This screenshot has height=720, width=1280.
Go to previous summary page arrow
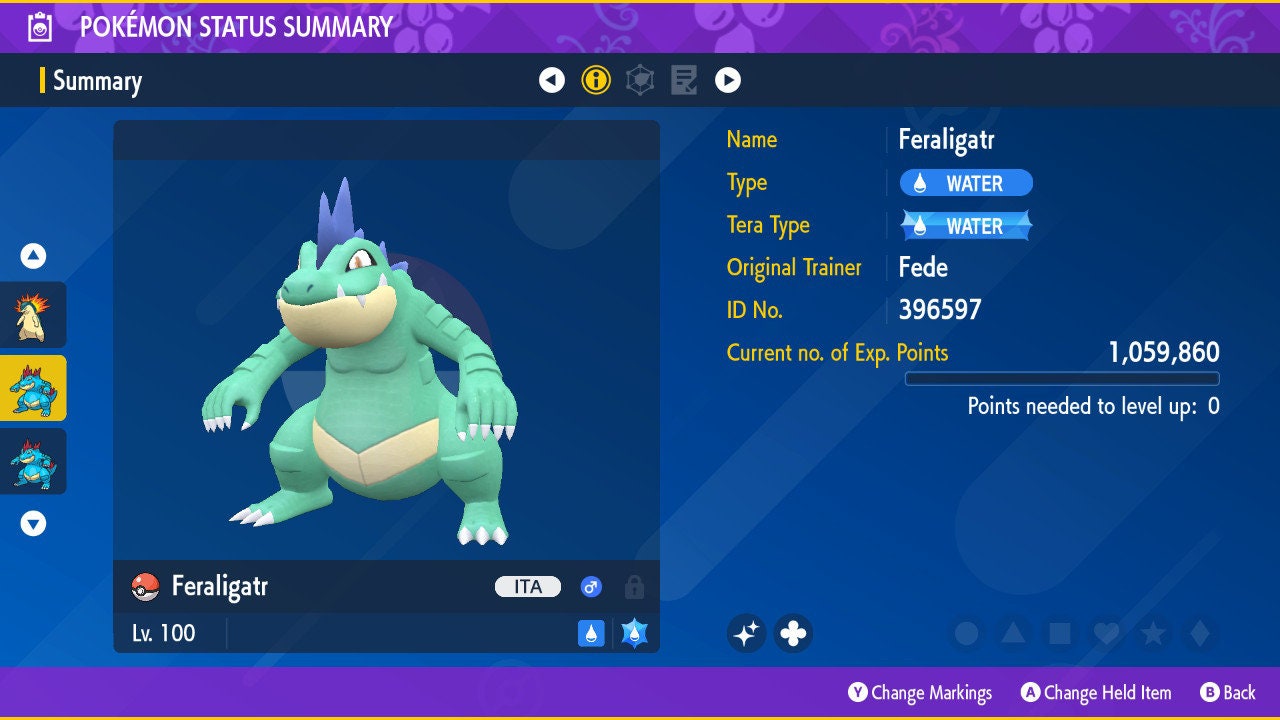point(552,80)
